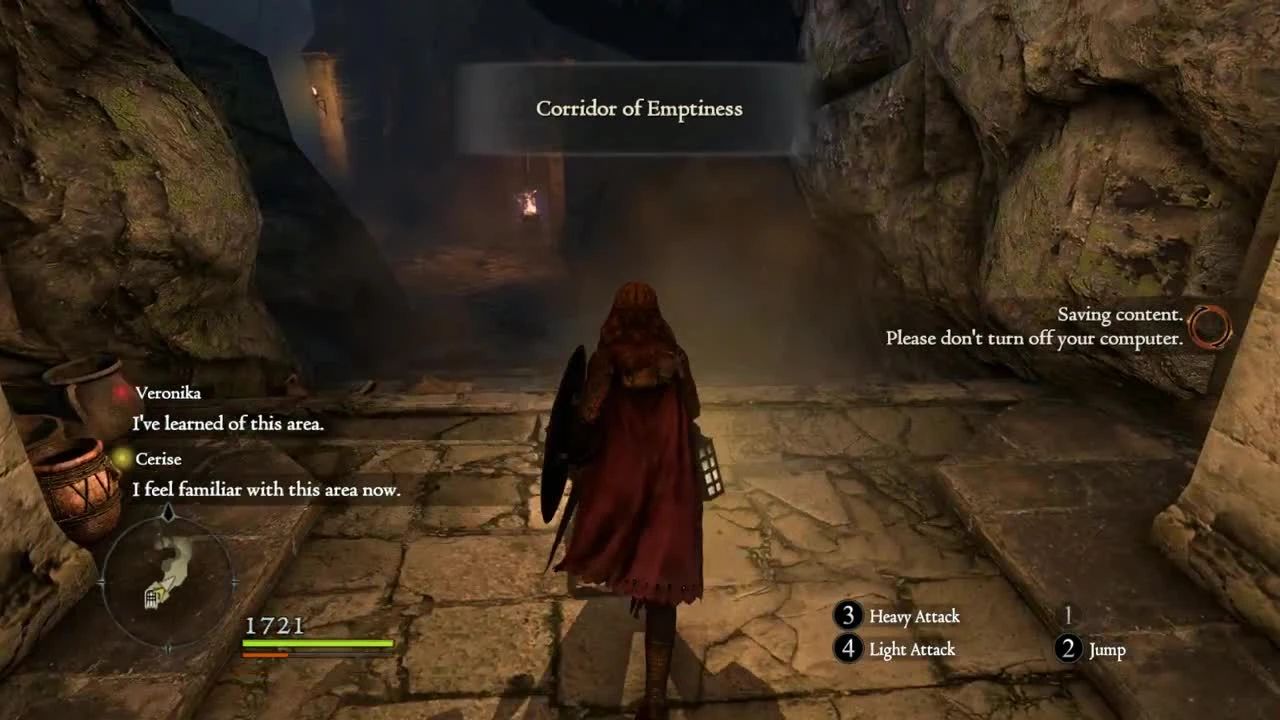
Task: Select the lantern icon on the minimap
Action: coord(152,597)
